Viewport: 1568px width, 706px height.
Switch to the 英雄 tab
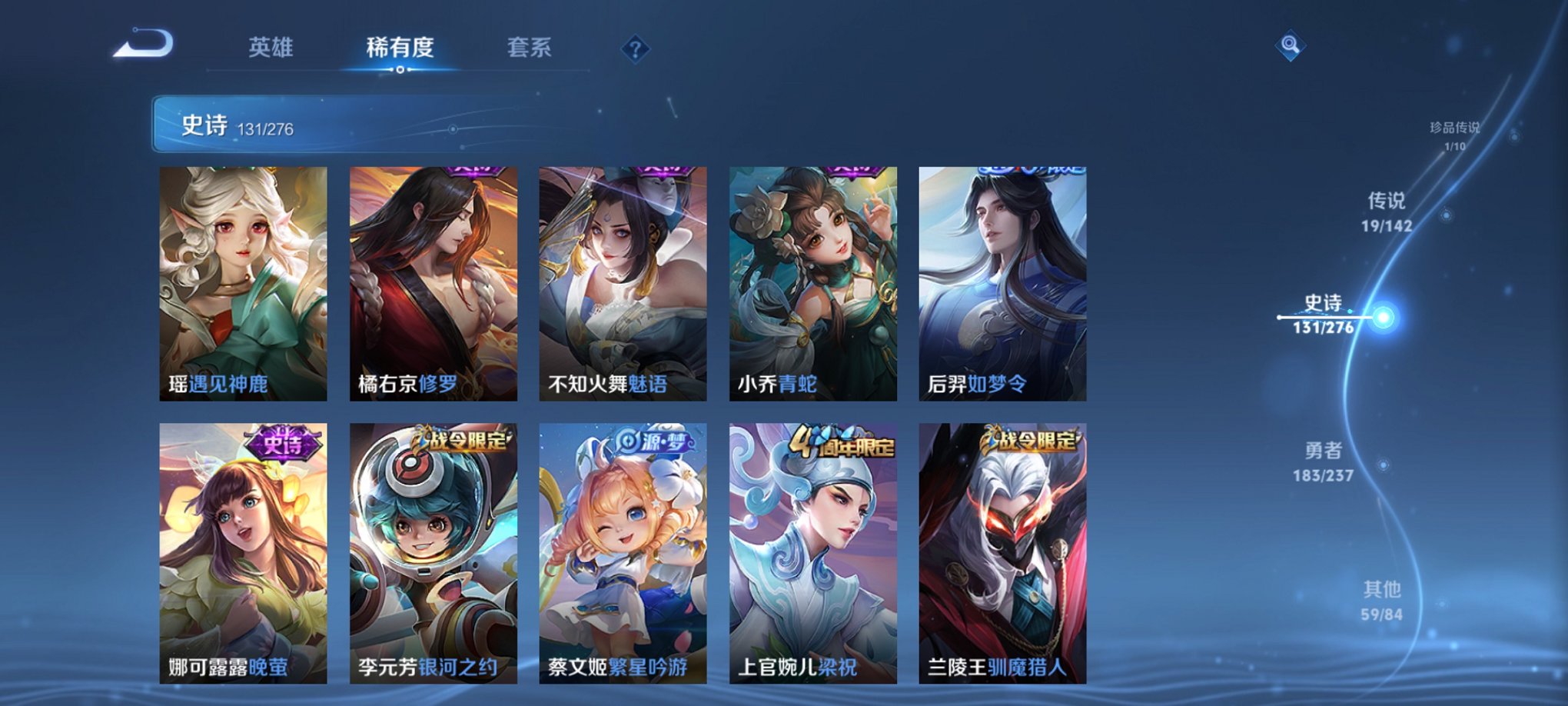pyautogui.click(x=274, y=48)
